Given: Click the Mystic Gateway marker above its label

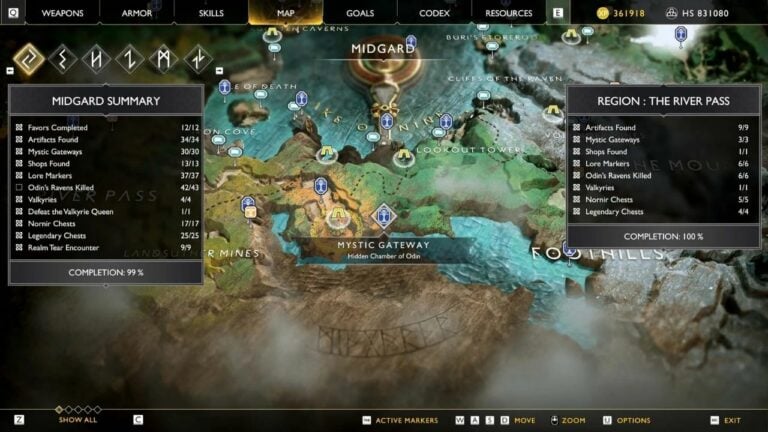Looking at the screenshot, I should [x=384, y=215].
